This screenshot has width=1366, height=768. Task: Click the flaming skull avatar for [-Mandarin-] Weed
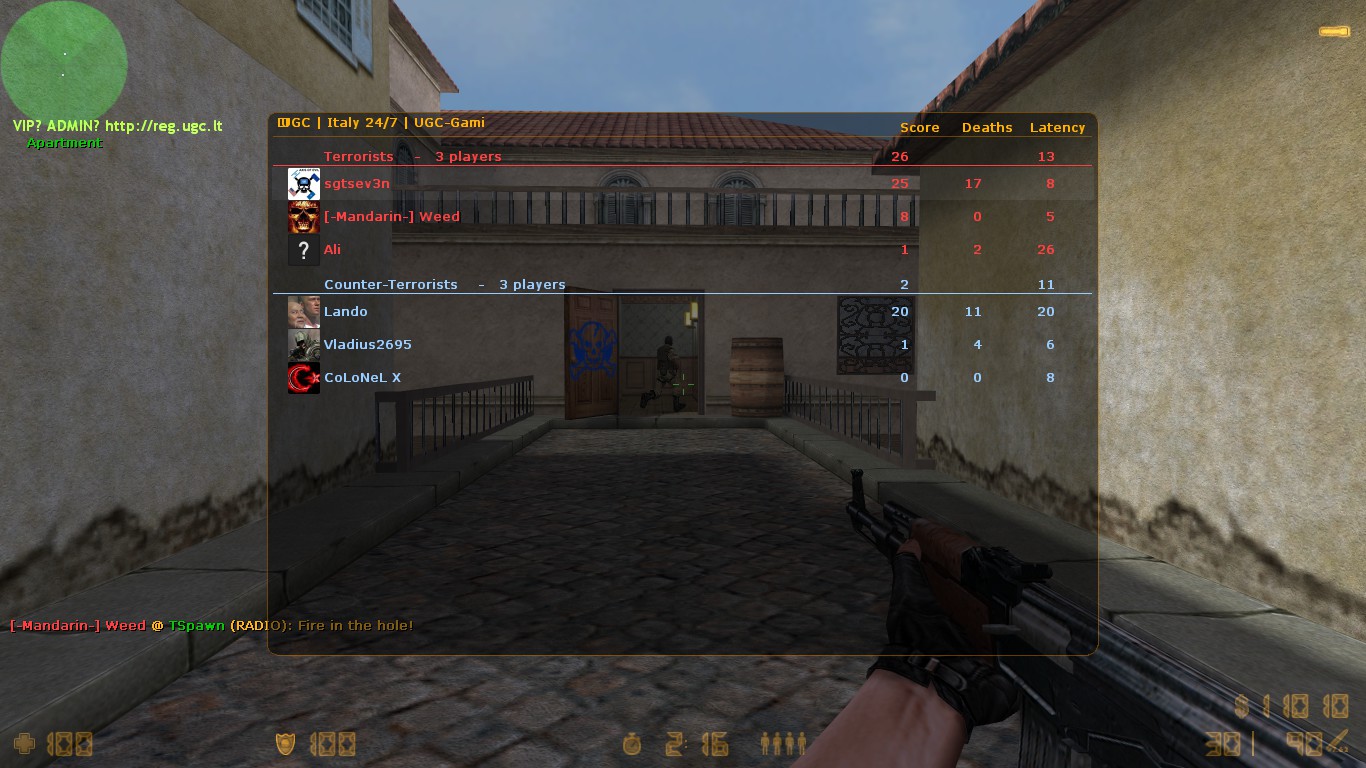point(303,217)
